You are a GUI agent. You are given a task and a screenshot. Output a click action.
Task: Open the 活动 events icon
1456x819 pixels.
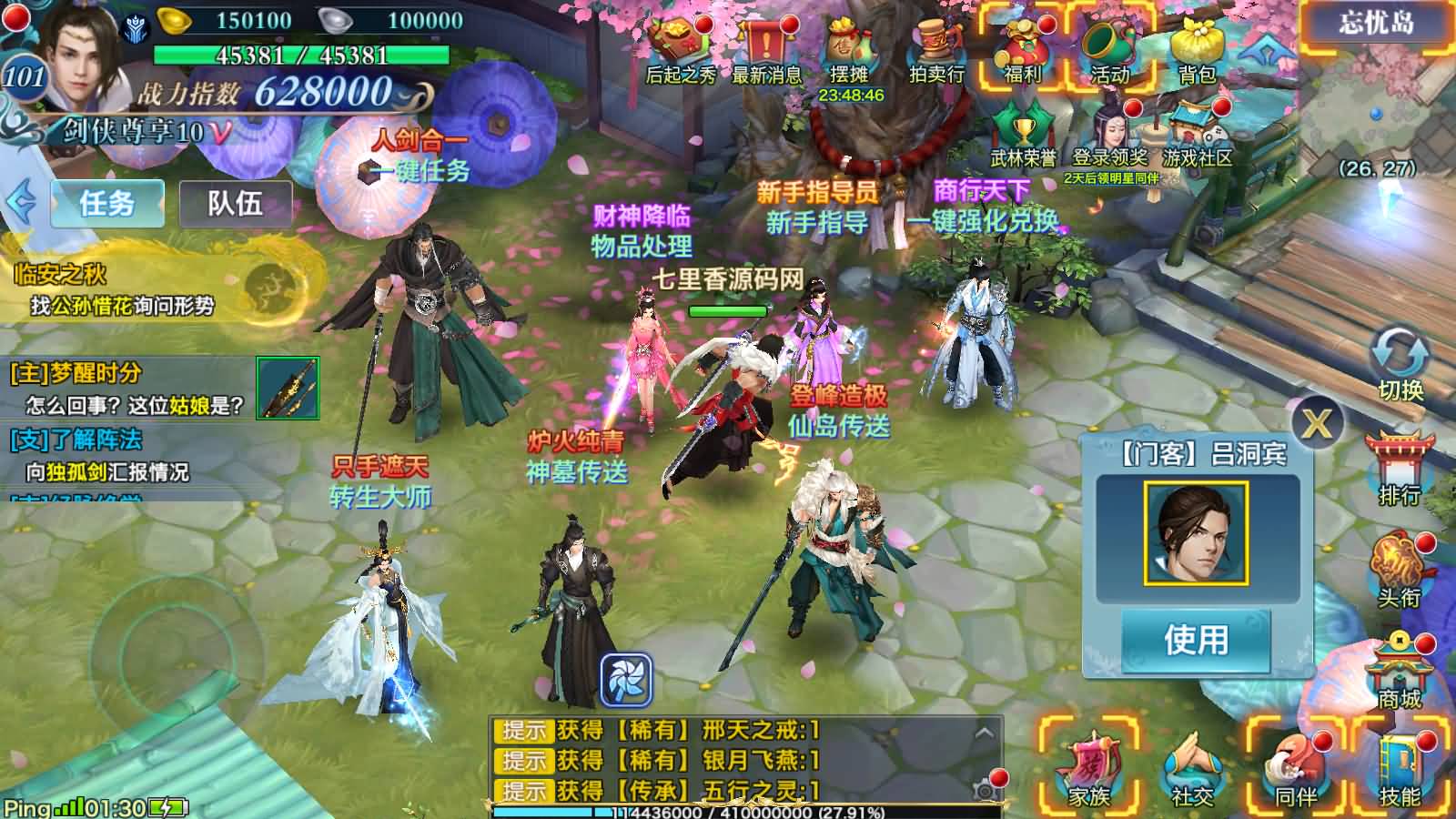[x=1109, y=50]
